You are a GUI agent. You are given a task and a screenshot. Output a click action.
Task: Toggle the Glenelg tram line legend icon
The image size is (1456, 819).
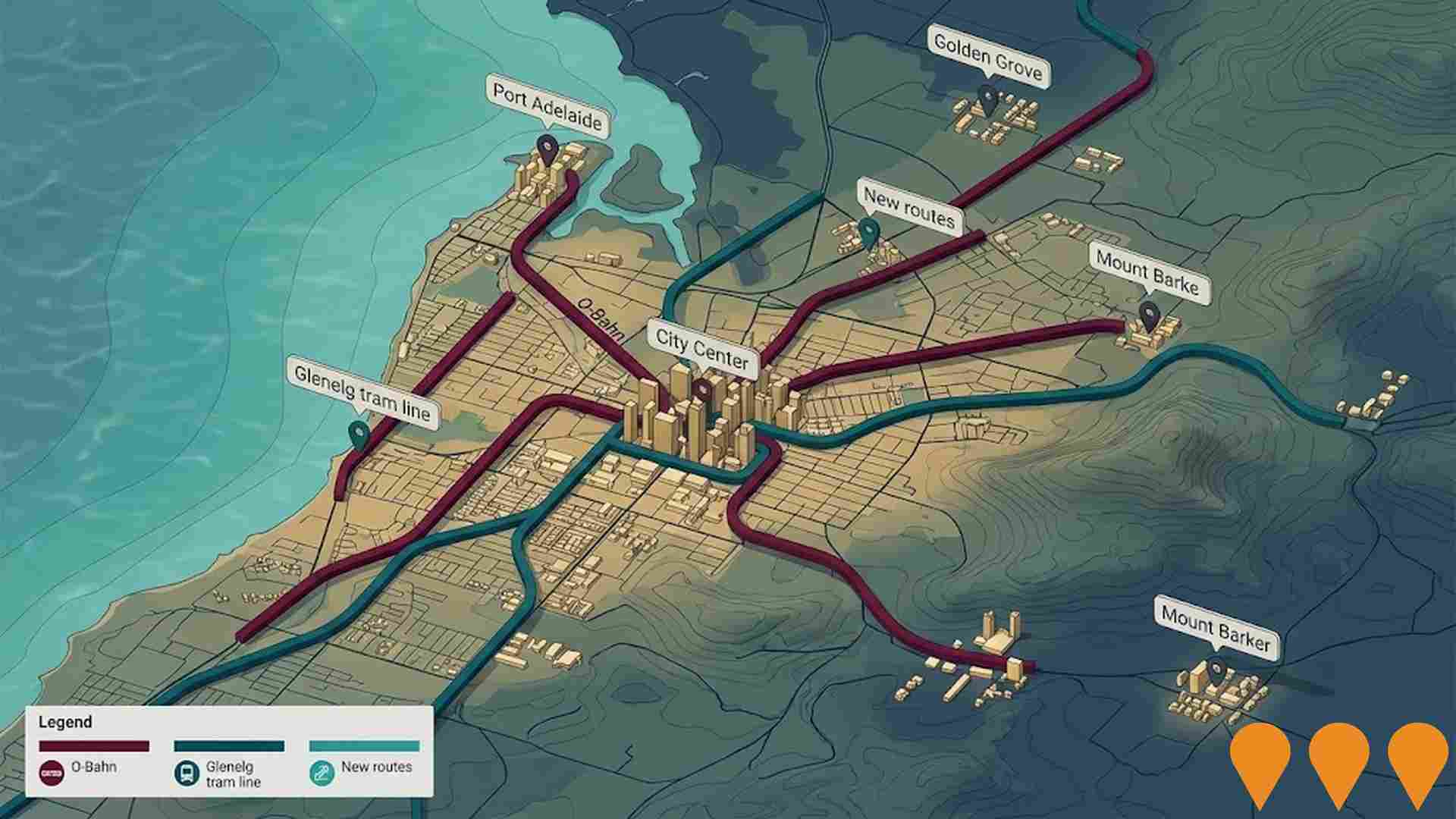click(185, 773)
